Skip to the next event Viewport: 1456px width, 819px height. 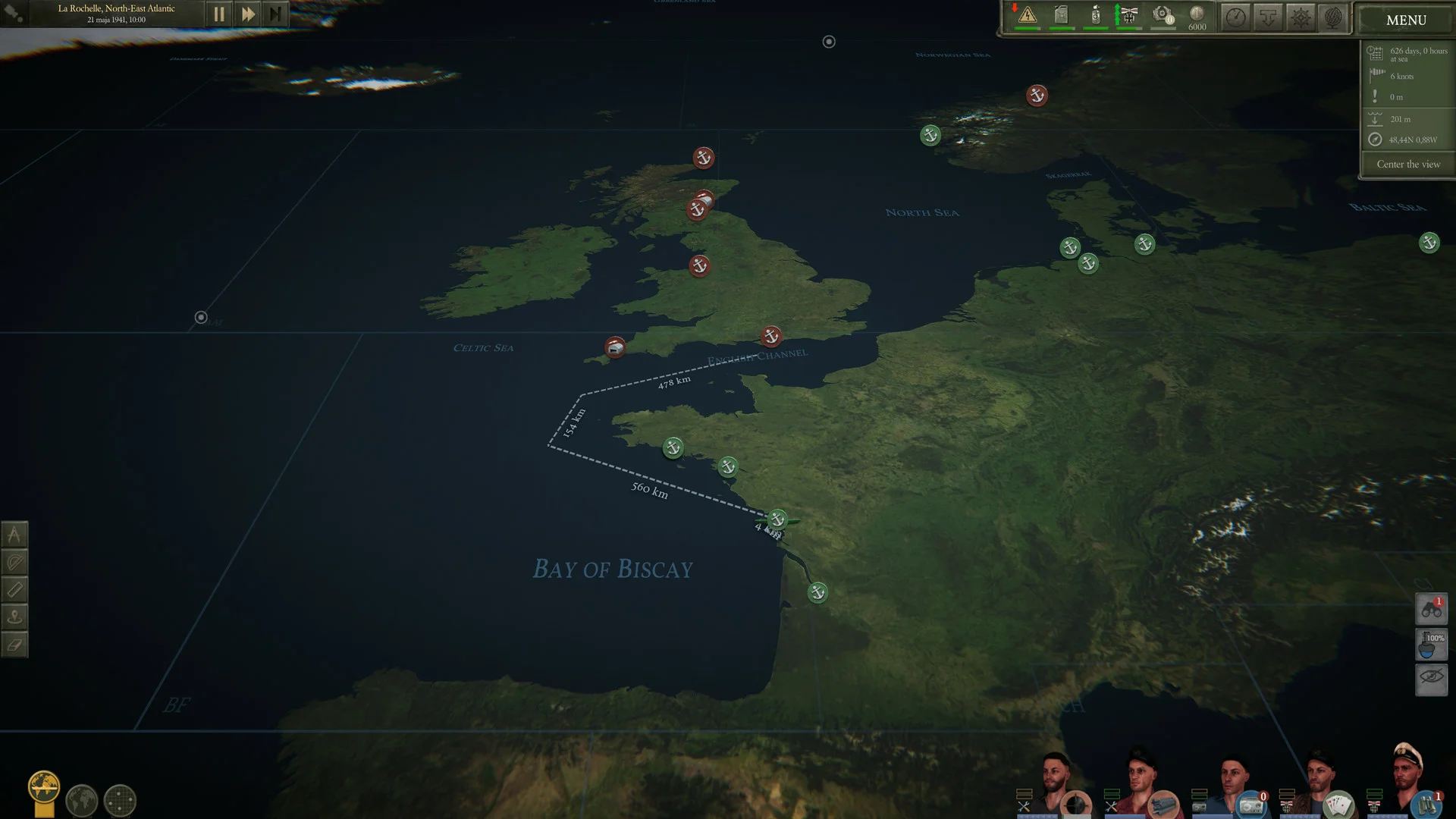[275, 14]
